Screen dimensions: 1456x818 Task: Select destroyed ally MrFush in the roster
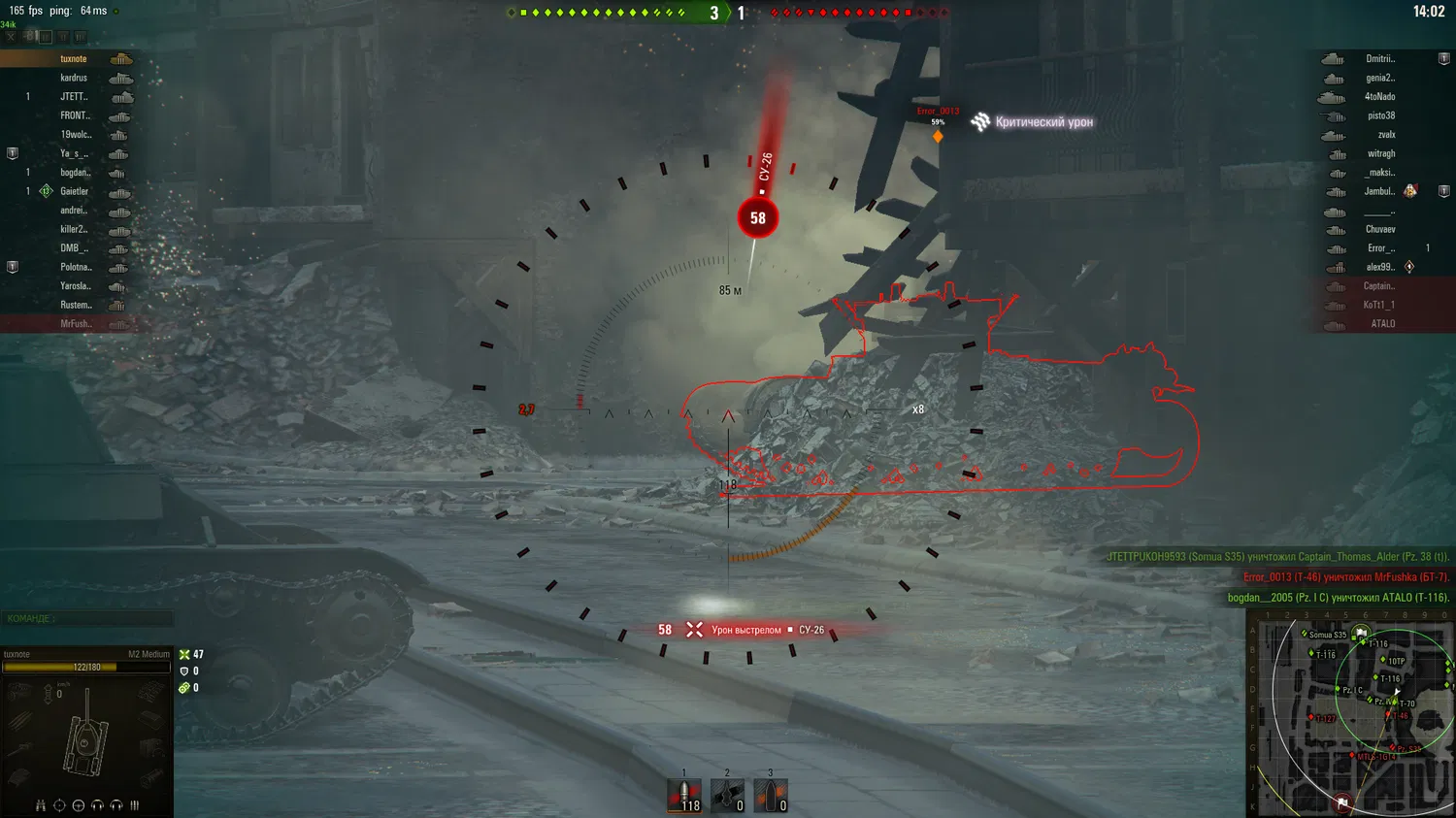click(x=75, y=324)
